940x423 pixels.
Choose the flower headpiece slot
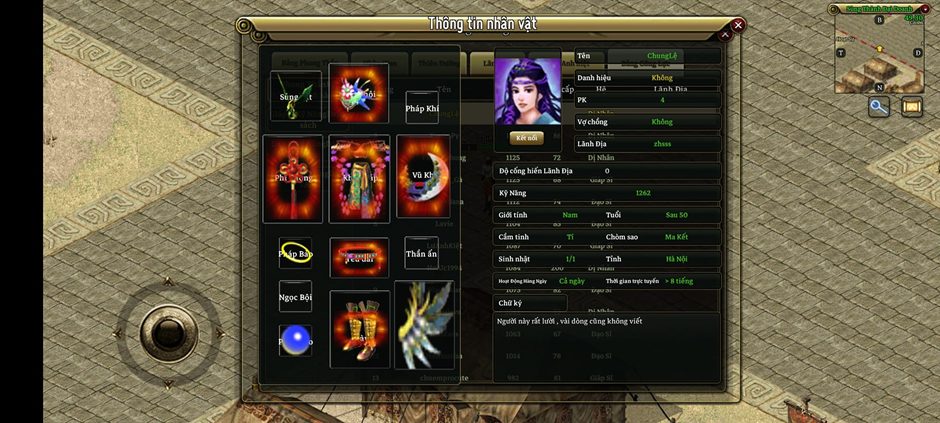coord(359,94)
